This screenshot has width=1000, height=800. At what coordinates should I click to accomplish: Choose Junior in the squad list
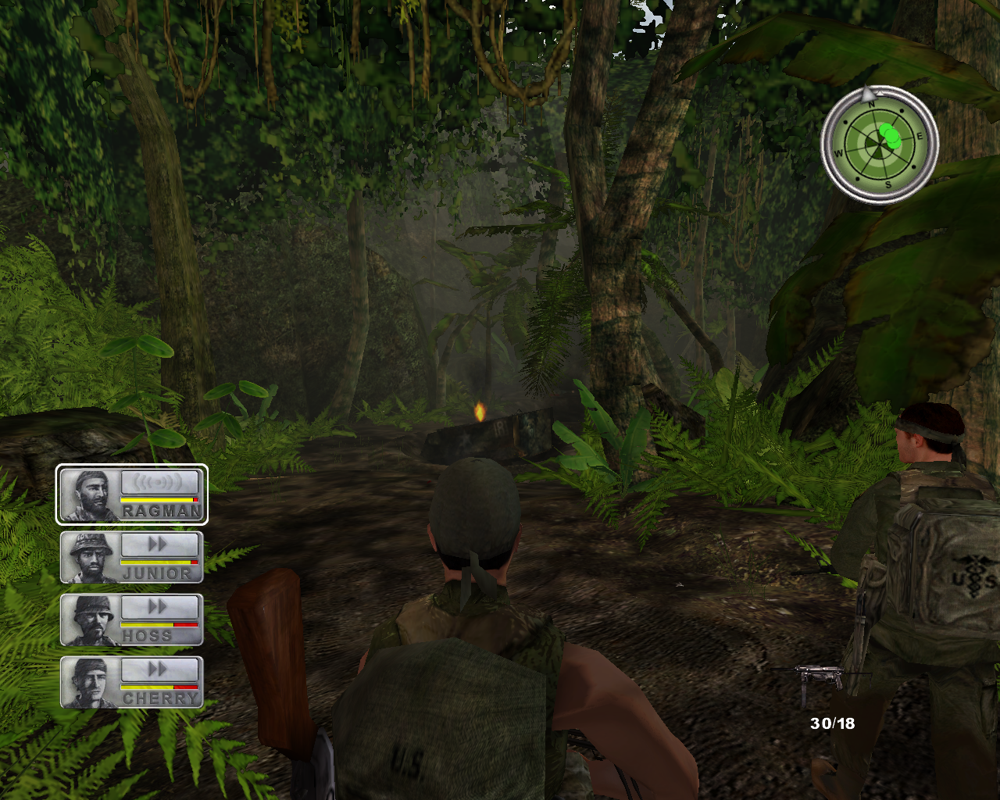pyautogui.click(x=132, y=557)
